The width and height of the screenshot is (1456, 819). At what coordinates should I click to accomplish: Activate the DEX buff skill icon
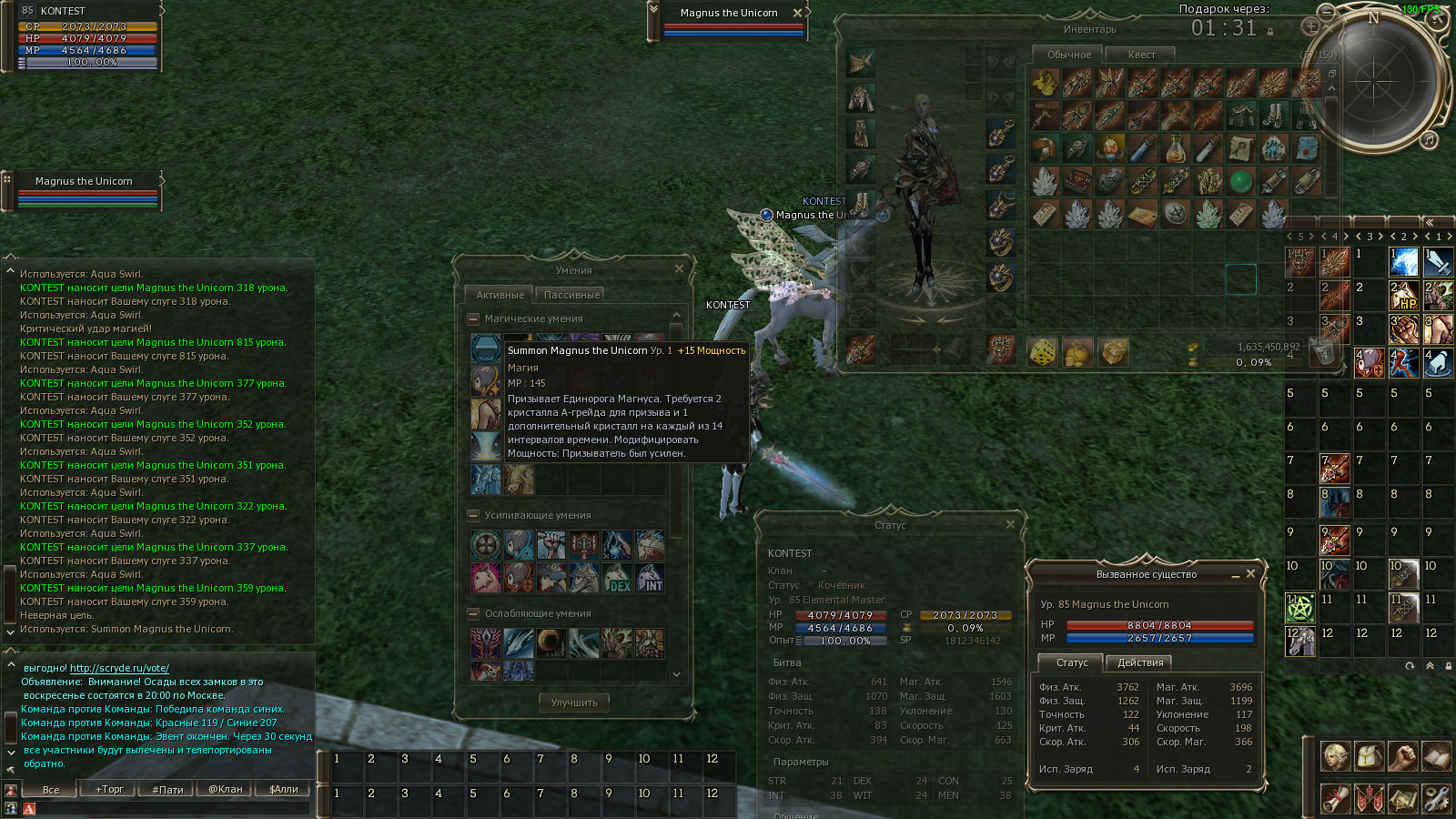[x=617, y=578]
